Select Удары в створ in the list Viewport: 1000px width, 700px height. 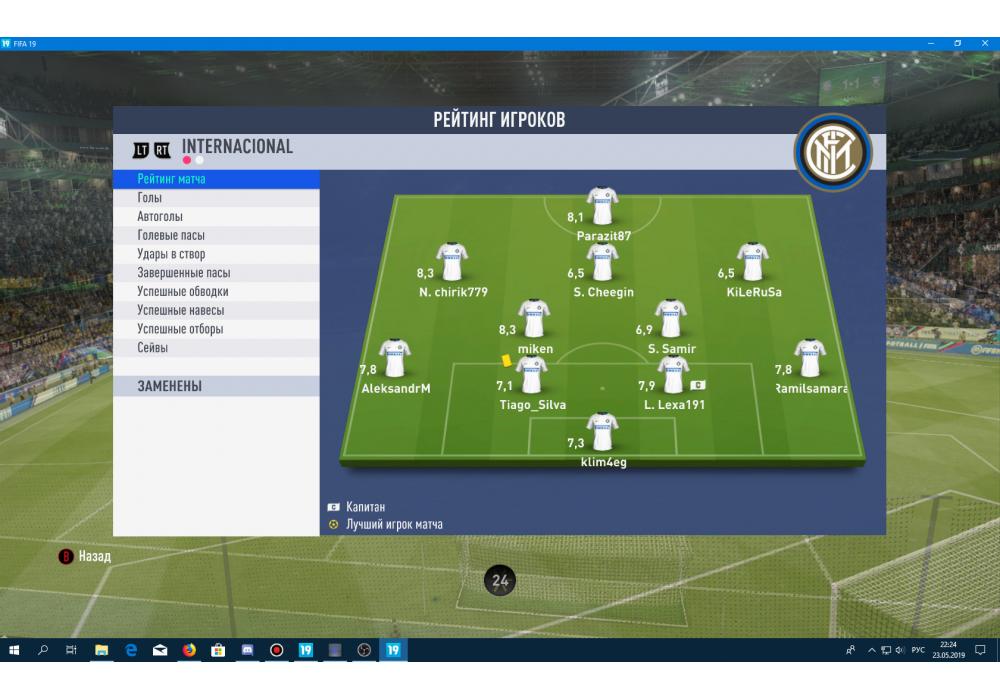[216, 255]
